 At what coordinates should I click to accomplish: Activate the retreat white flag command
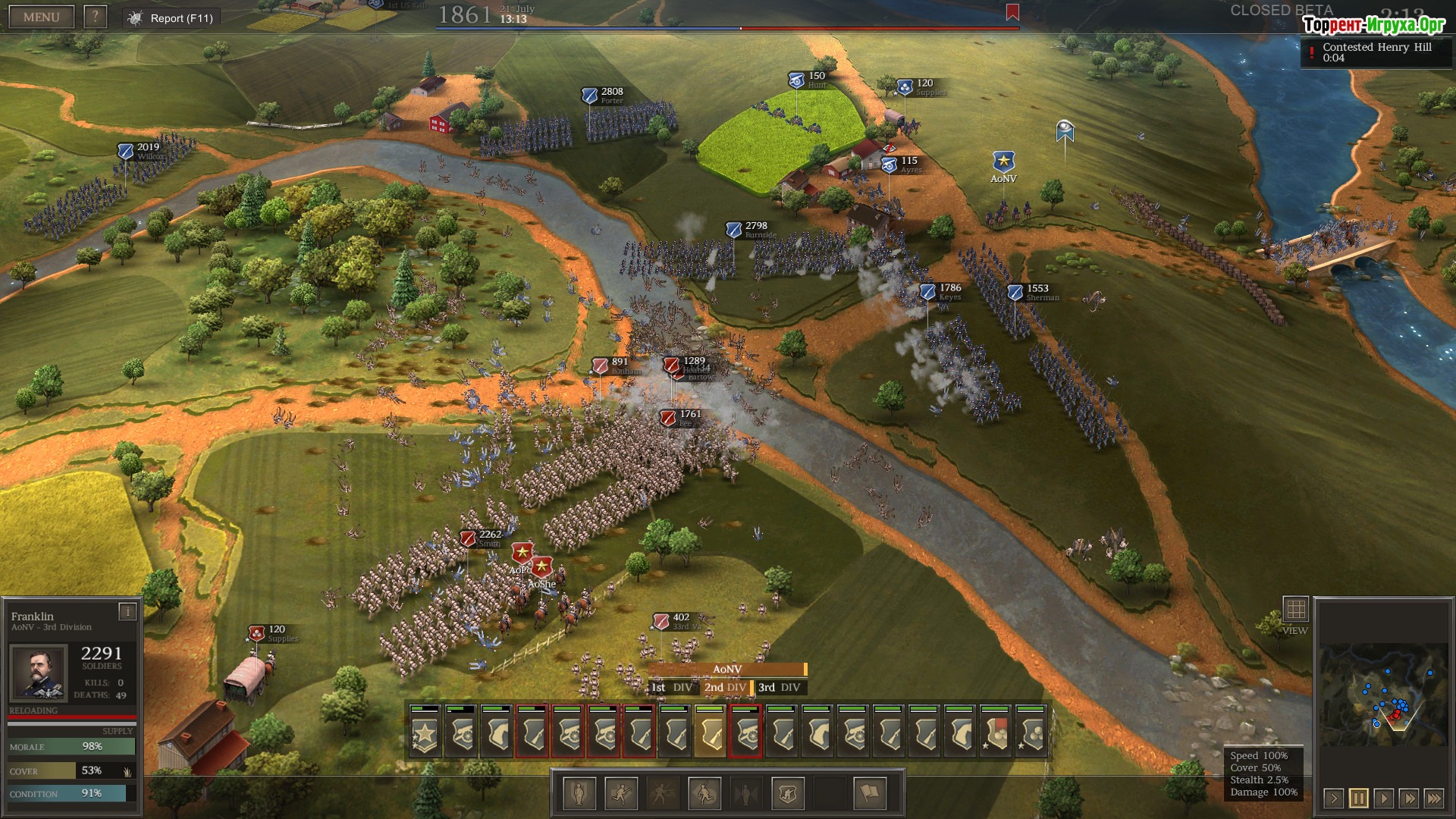pyautogui.click(x=870, y=793)
